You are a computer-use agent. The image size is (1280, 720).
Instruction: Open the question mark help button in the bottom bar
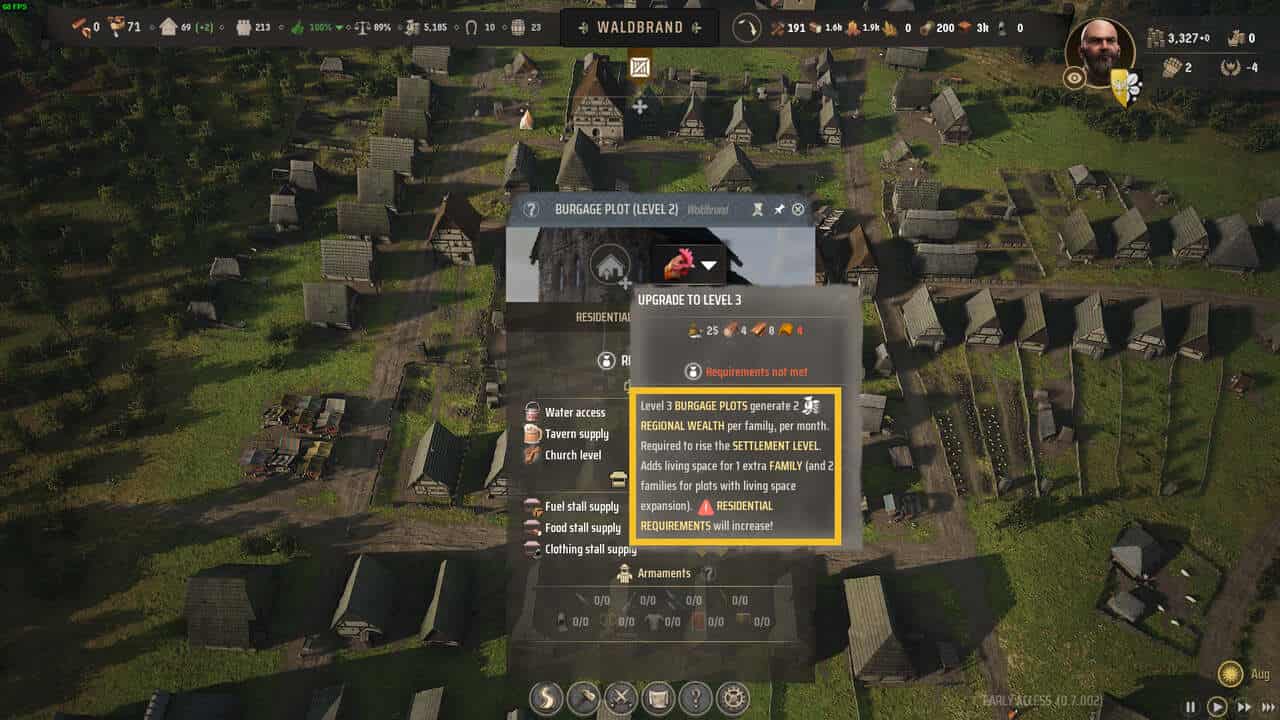[x=695, y=697]
